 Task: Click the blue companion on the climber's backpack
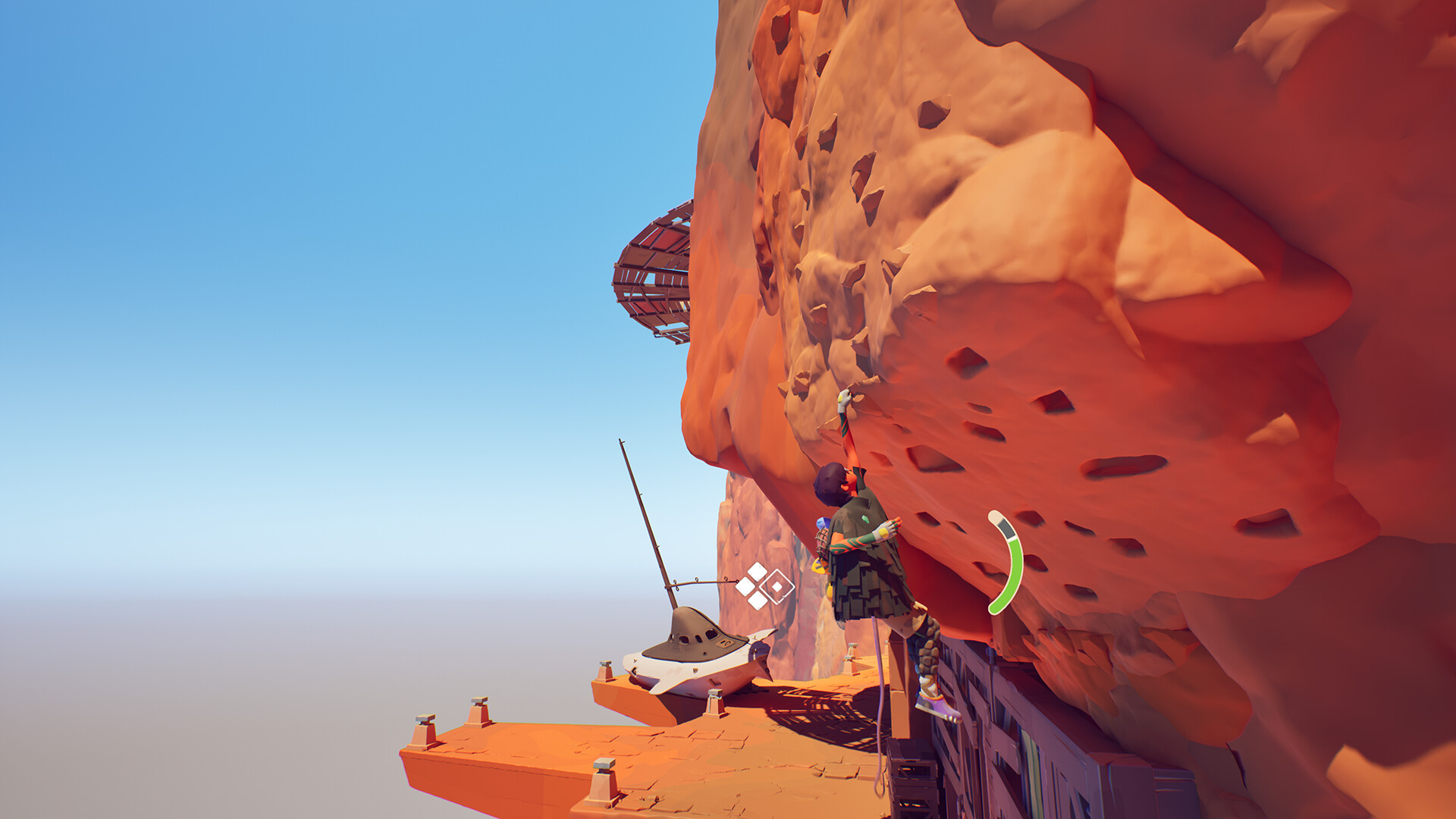821,522
